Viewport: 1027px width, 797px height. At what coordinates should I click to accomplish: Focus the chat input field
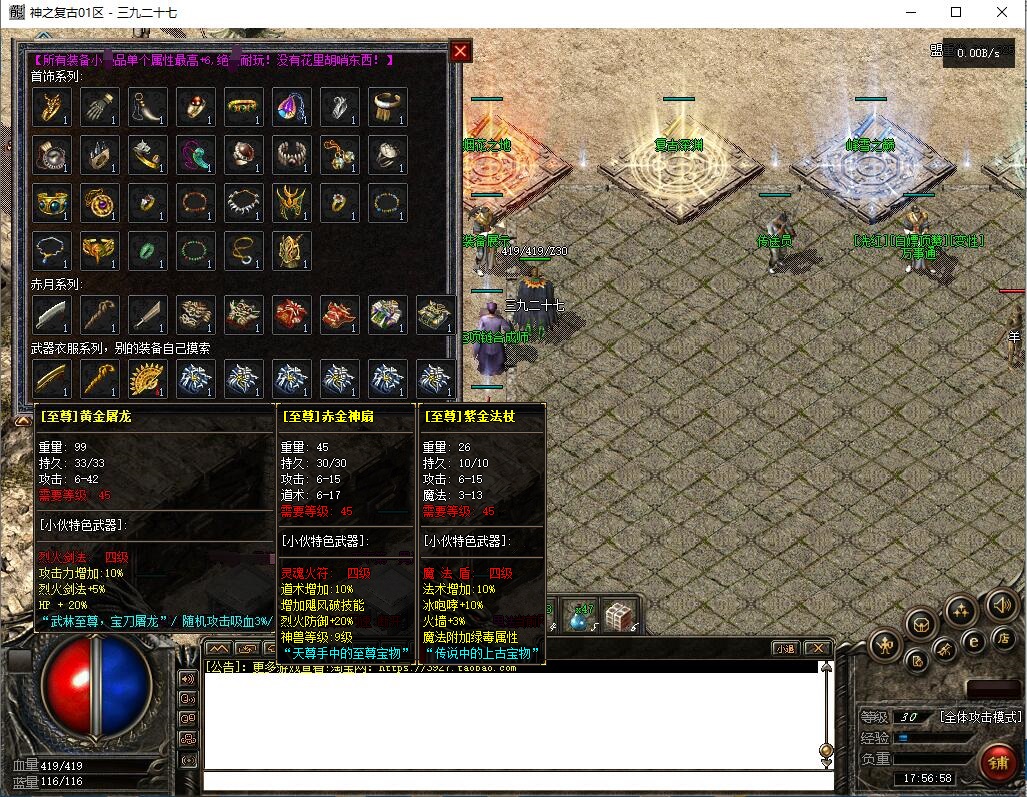click(515, 782)
